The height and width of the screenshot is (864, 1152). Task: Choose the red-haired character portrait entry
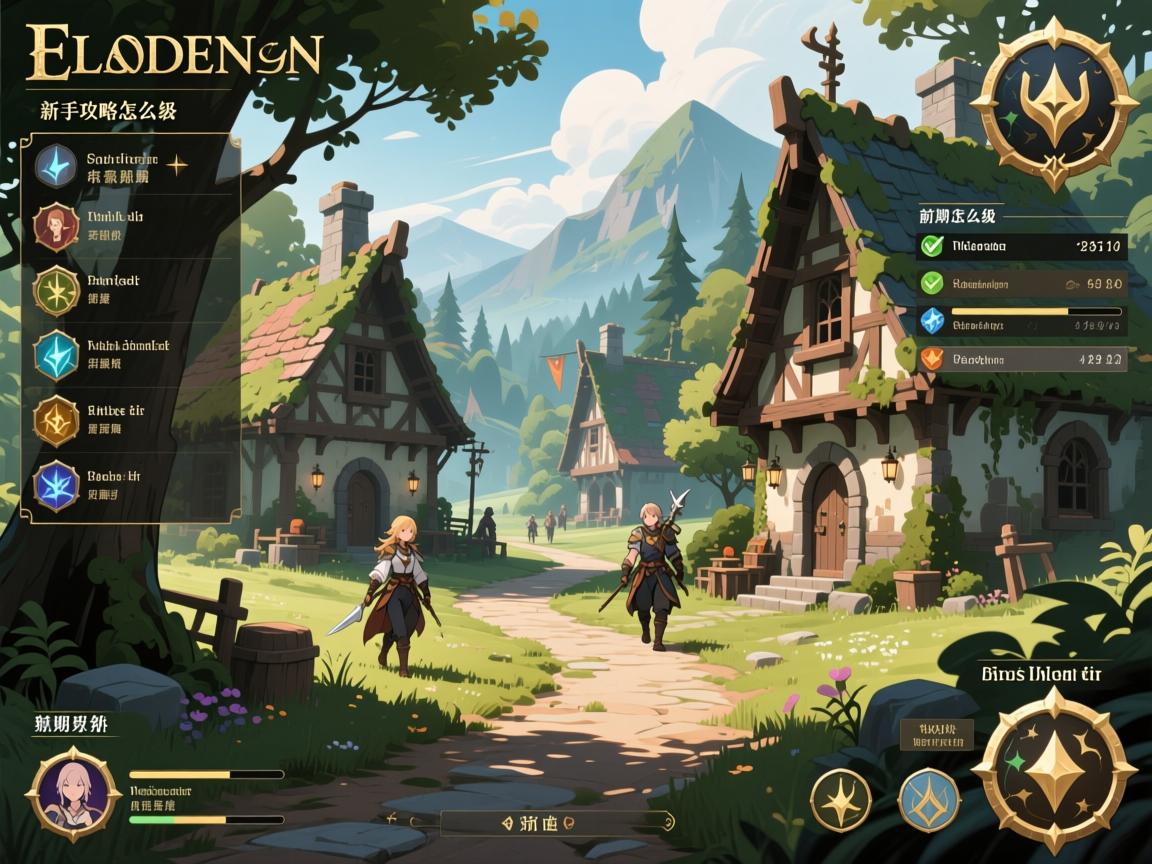point(56,226)
